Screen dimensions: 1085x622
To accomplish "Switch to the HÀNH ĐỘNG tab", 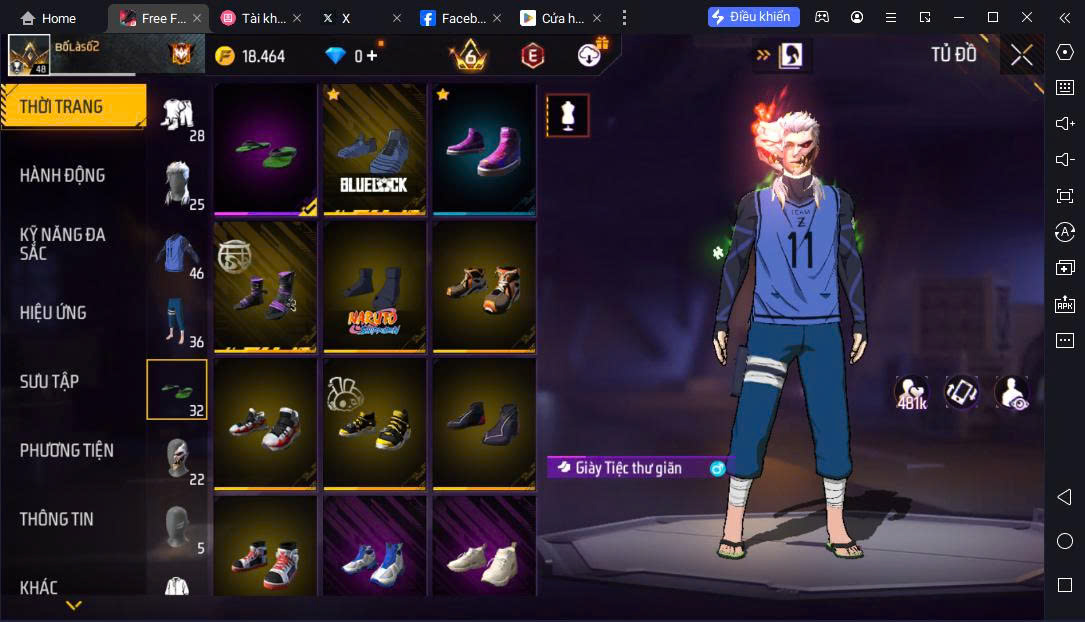I will [x=63, y=175].
